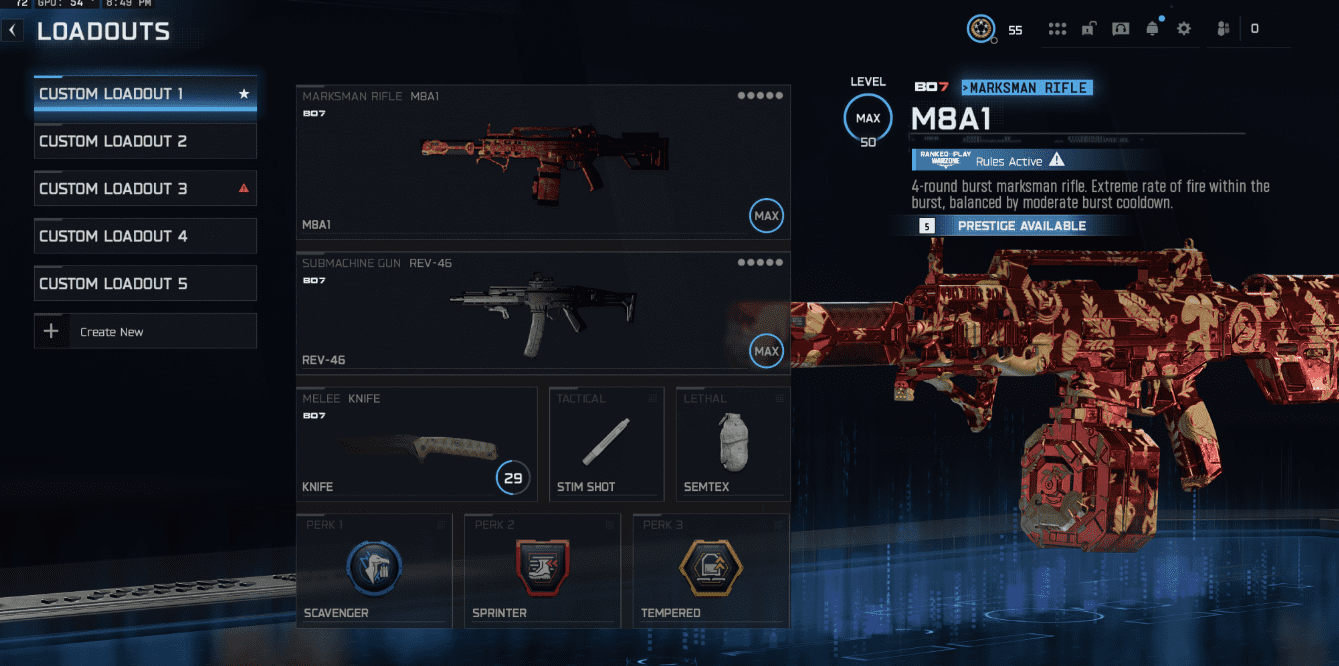Open the Knife melee slot
The image size is (1339, 666).
(x=416, y=444)
